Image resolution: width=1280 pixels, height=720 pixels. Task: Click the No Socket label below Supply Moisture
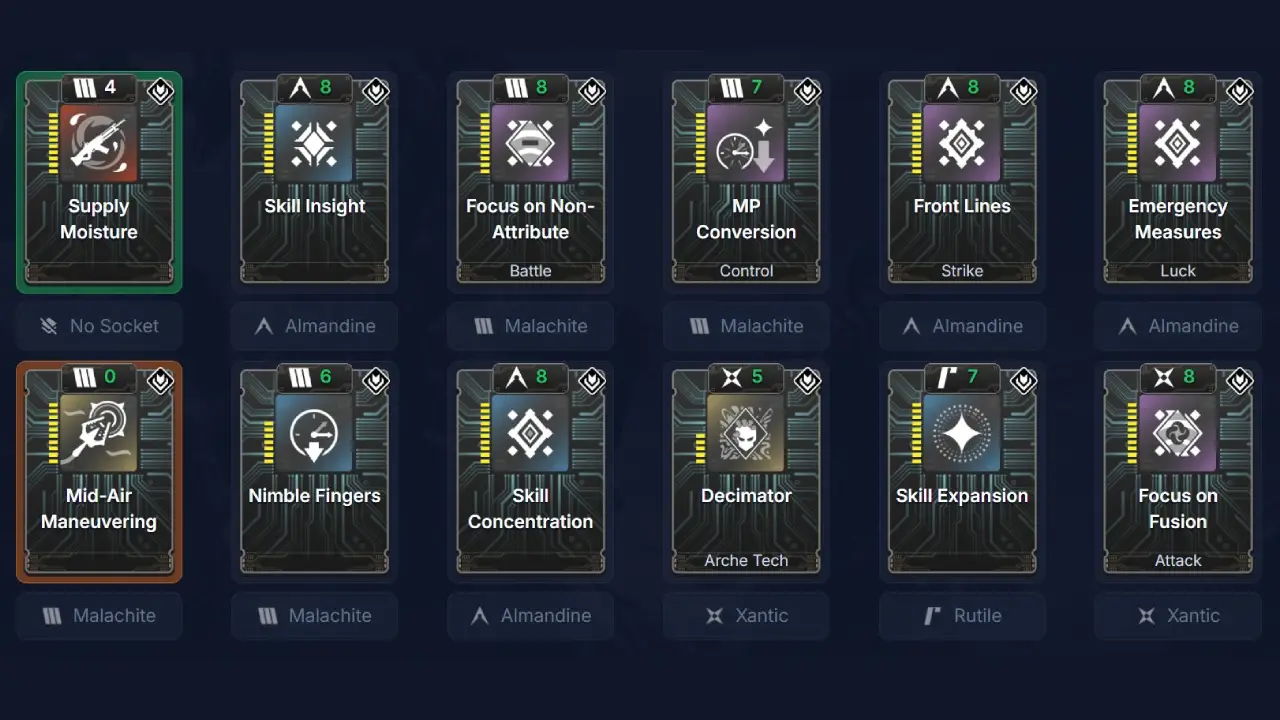tap(99, 326)
